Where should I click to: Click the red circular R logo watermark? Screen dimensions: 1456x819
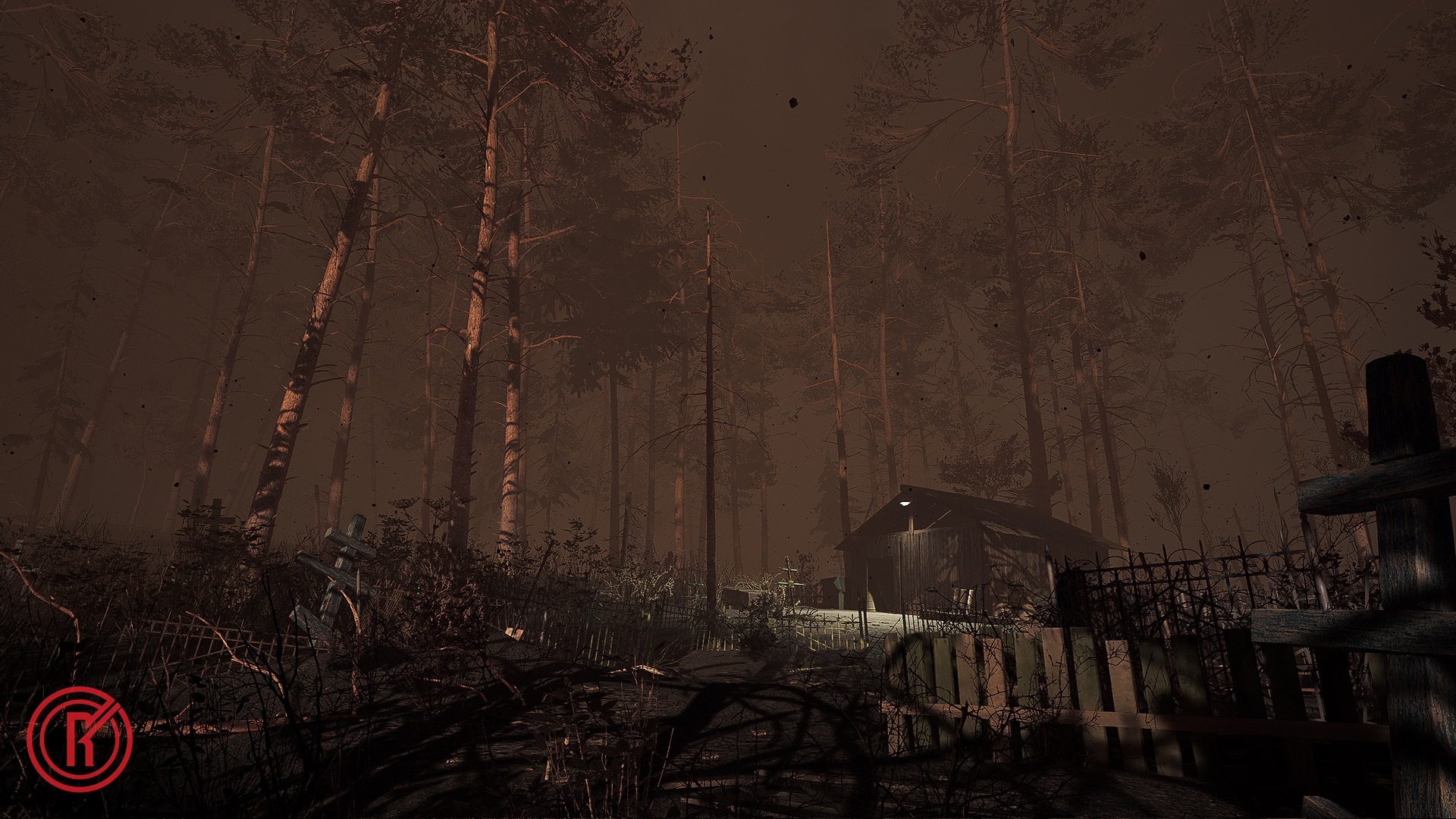point(80,739)
